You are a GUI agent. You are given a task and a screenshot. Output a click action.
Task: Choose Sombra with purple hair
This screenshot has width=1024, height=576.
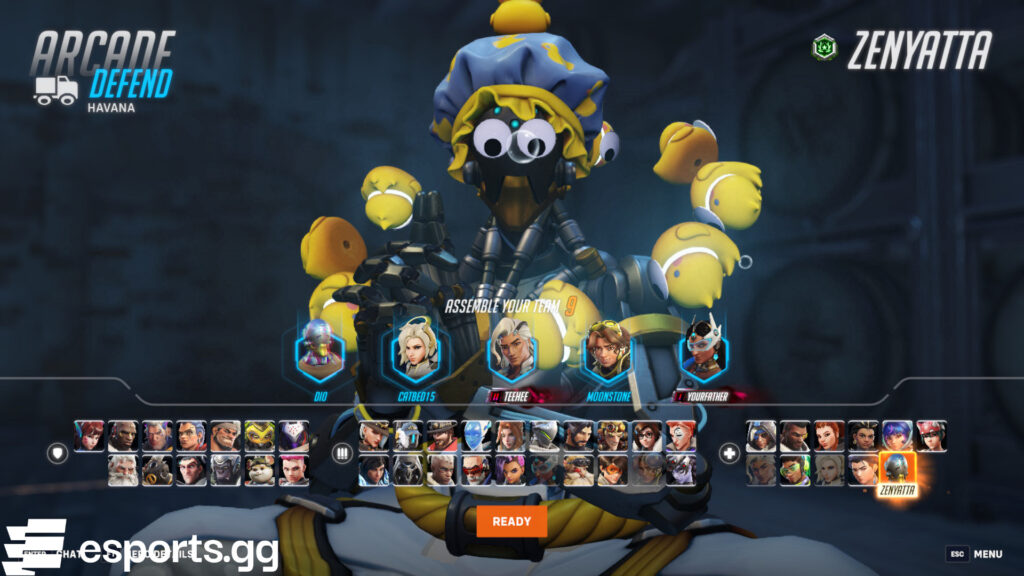[x=509, y=470]
